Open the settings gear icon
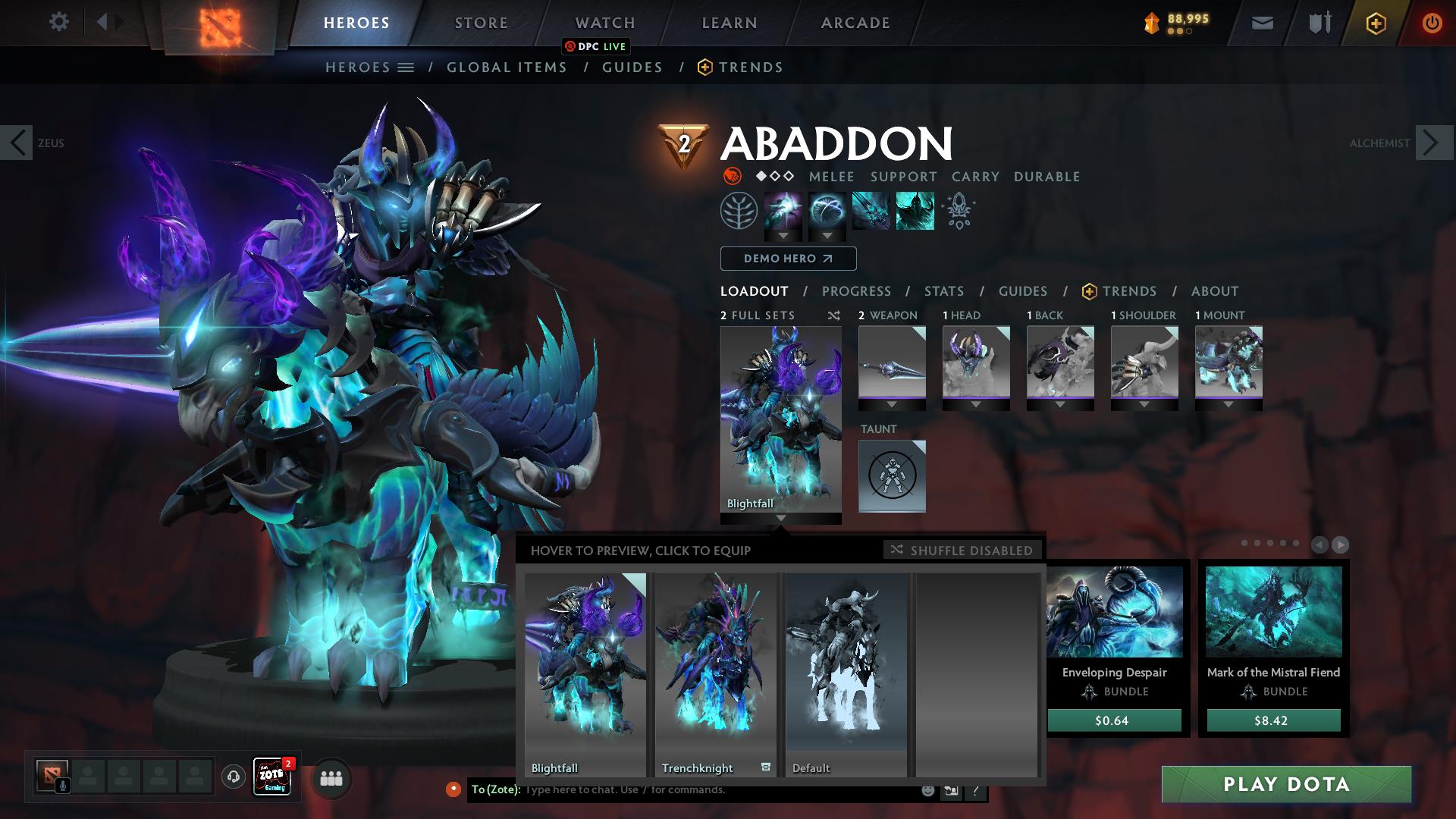Screen dimensions: 1456x819 click(58, 23)
